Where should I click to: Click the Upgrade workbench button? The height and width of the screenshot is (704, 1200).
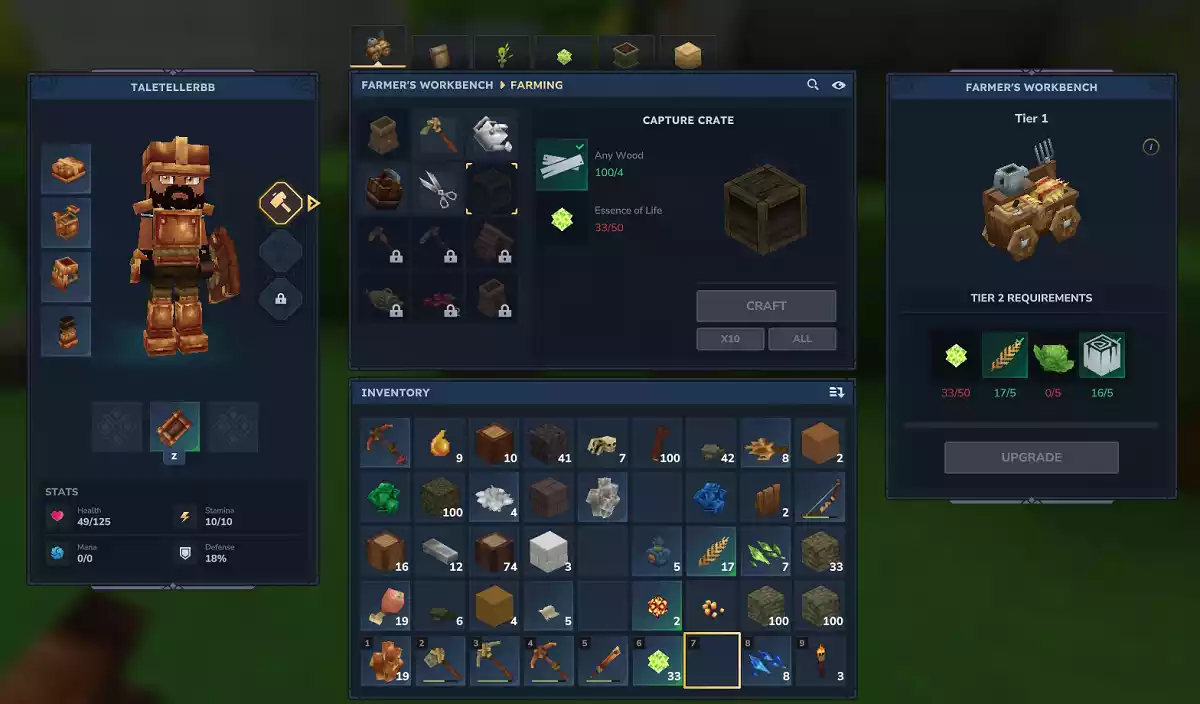point(1031,457)
